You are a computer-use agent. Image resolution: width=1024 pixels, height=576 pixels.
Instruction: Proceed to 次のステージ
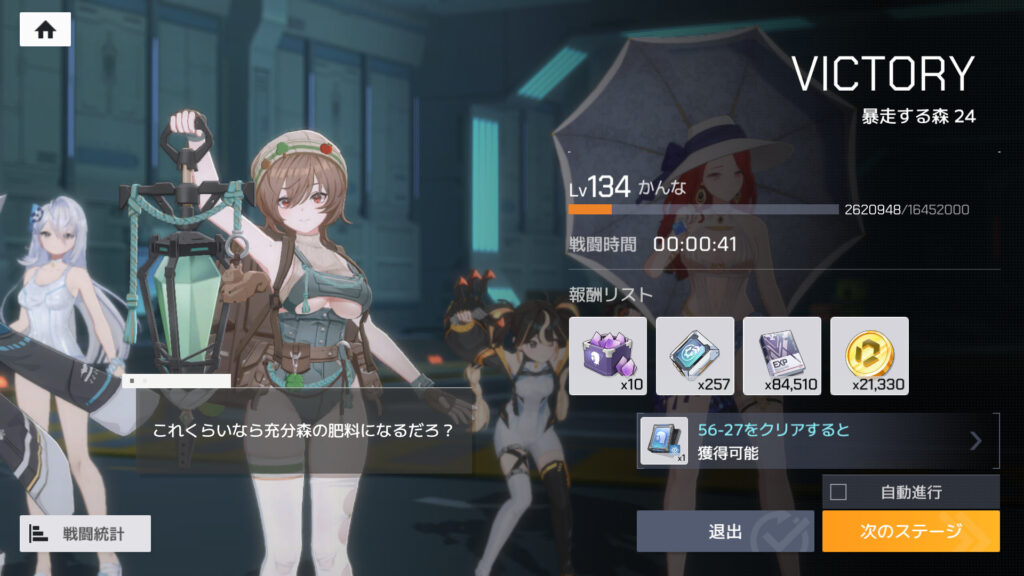point(910,531)
